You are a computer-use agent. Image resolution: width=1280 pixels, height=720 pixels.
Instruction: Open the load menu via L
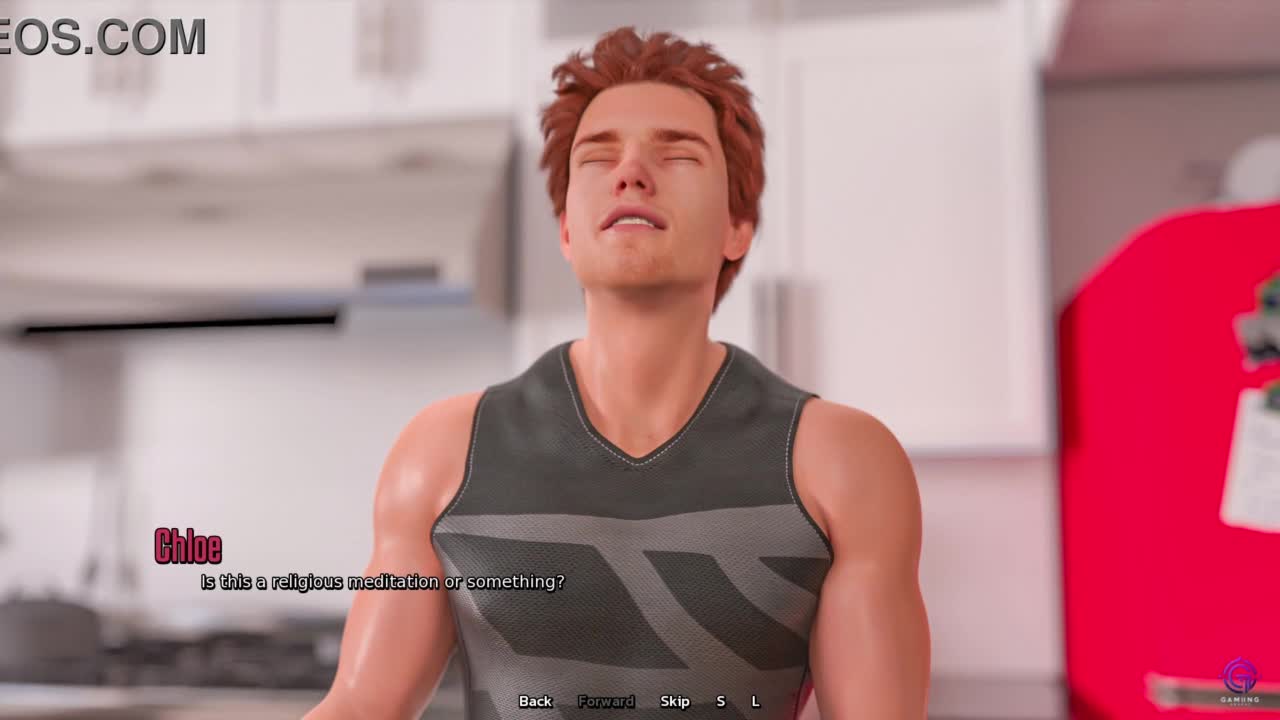pyautogui.click(x=755, y=701)
